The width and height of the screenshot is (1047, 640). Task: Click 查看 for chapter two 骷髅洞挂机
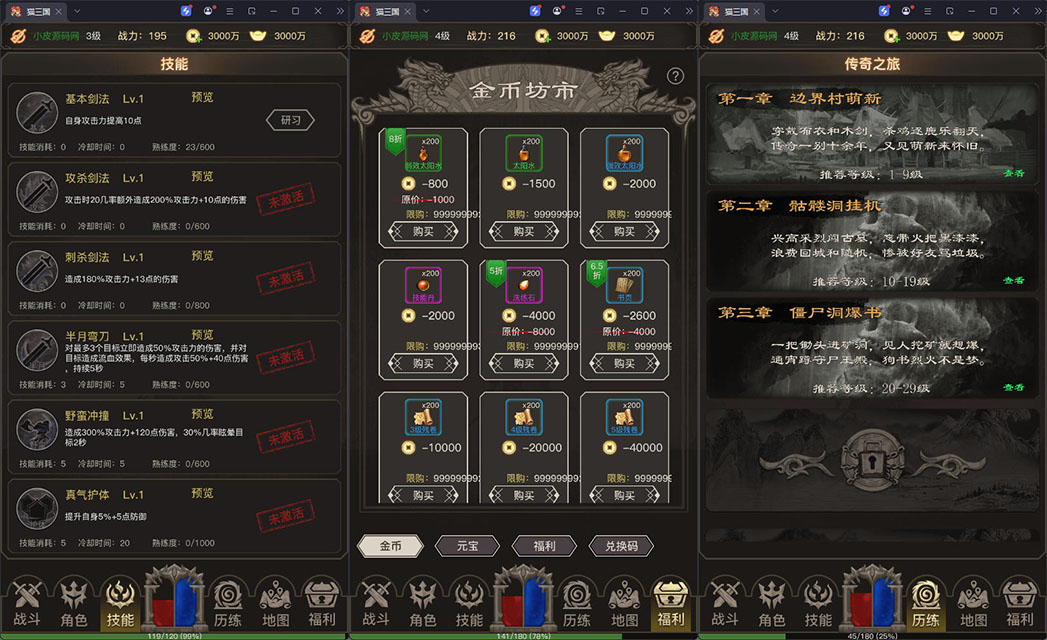point(1013,281)
